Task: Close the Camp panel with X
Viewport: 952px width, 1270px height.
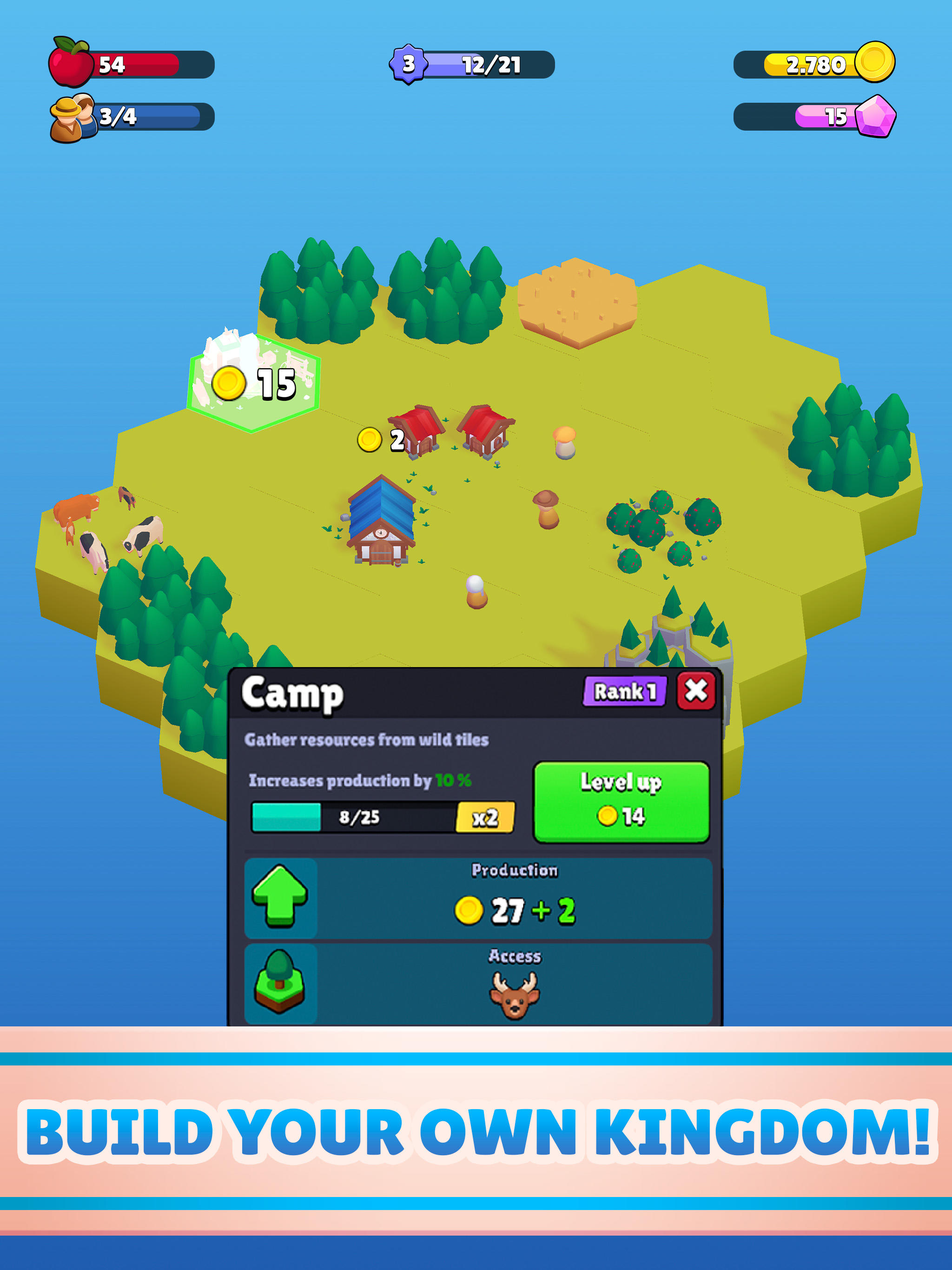Action: (696, 693)
